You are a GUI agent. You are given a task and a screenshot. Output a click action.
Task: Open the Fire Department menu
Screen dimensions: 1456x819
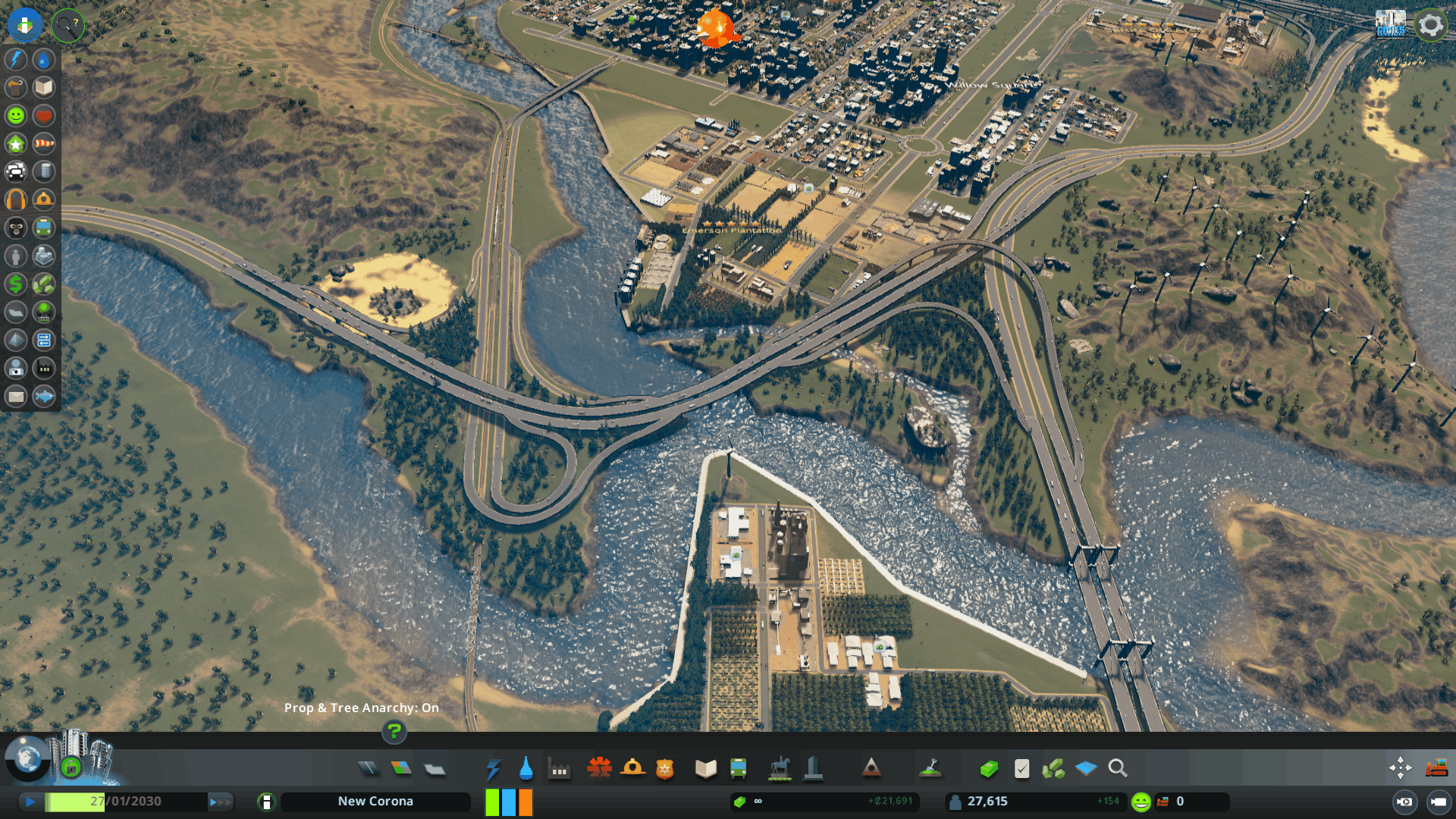tap(632, 769)
